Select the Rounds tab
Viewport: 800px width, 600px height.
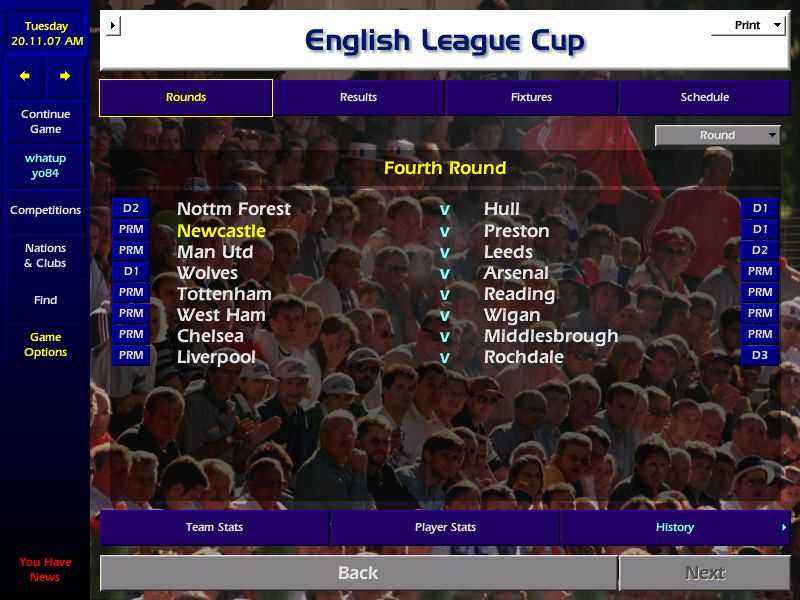(186, 97)
